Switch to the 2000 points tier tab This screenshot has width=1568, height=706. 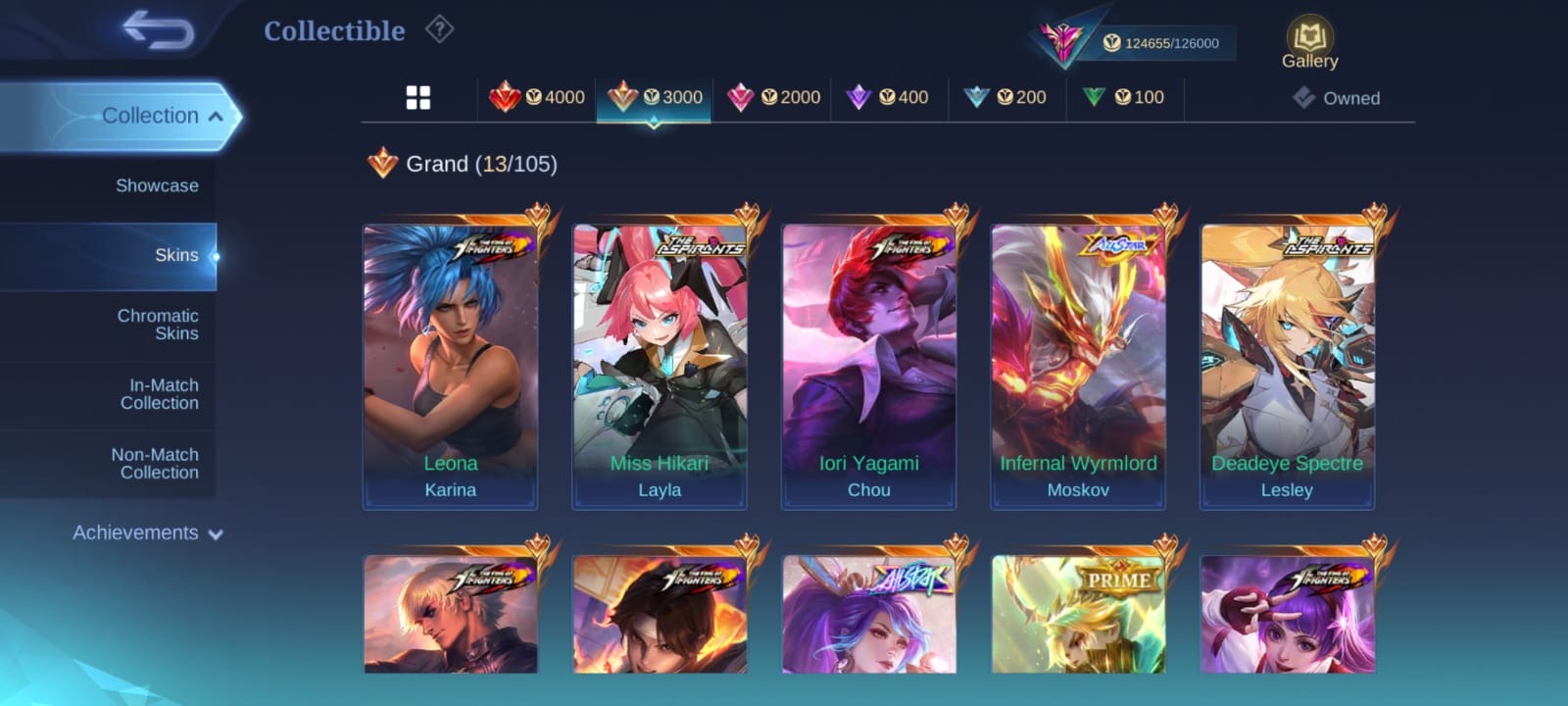point(773,98)
